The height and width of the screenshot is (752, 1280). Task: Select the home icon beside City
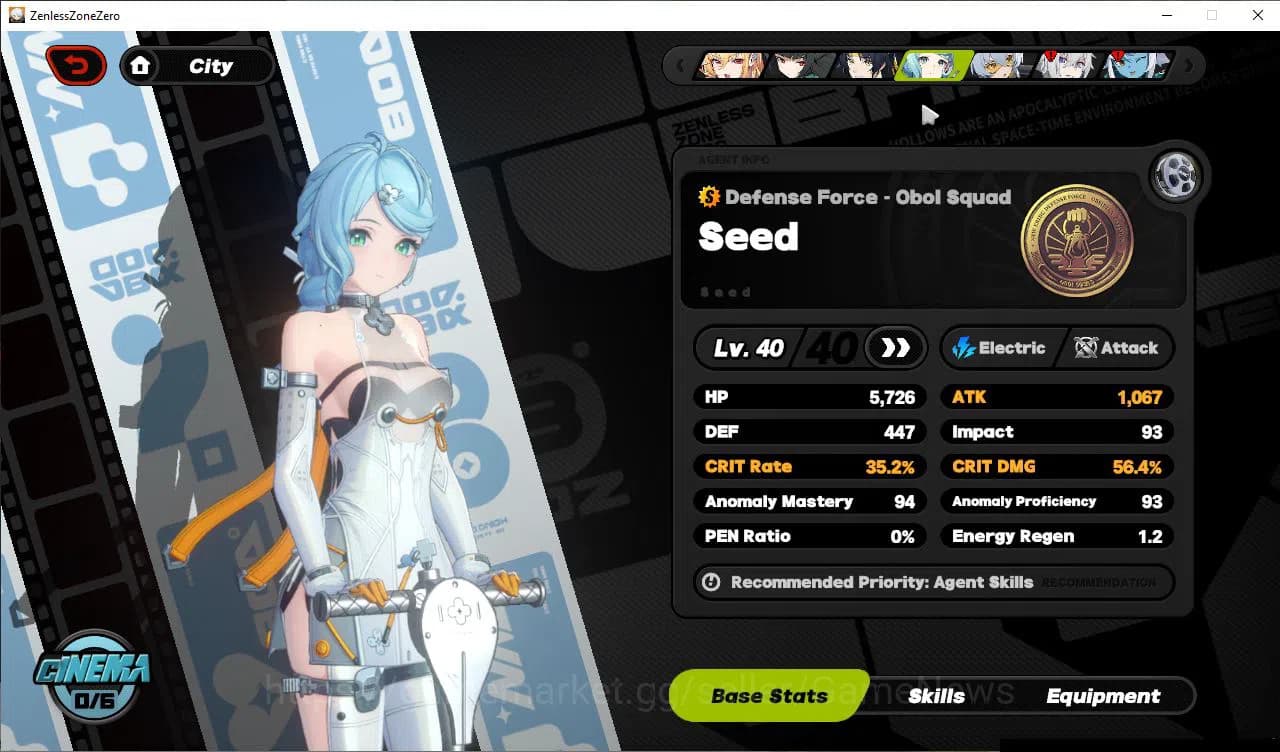point(141,65)
